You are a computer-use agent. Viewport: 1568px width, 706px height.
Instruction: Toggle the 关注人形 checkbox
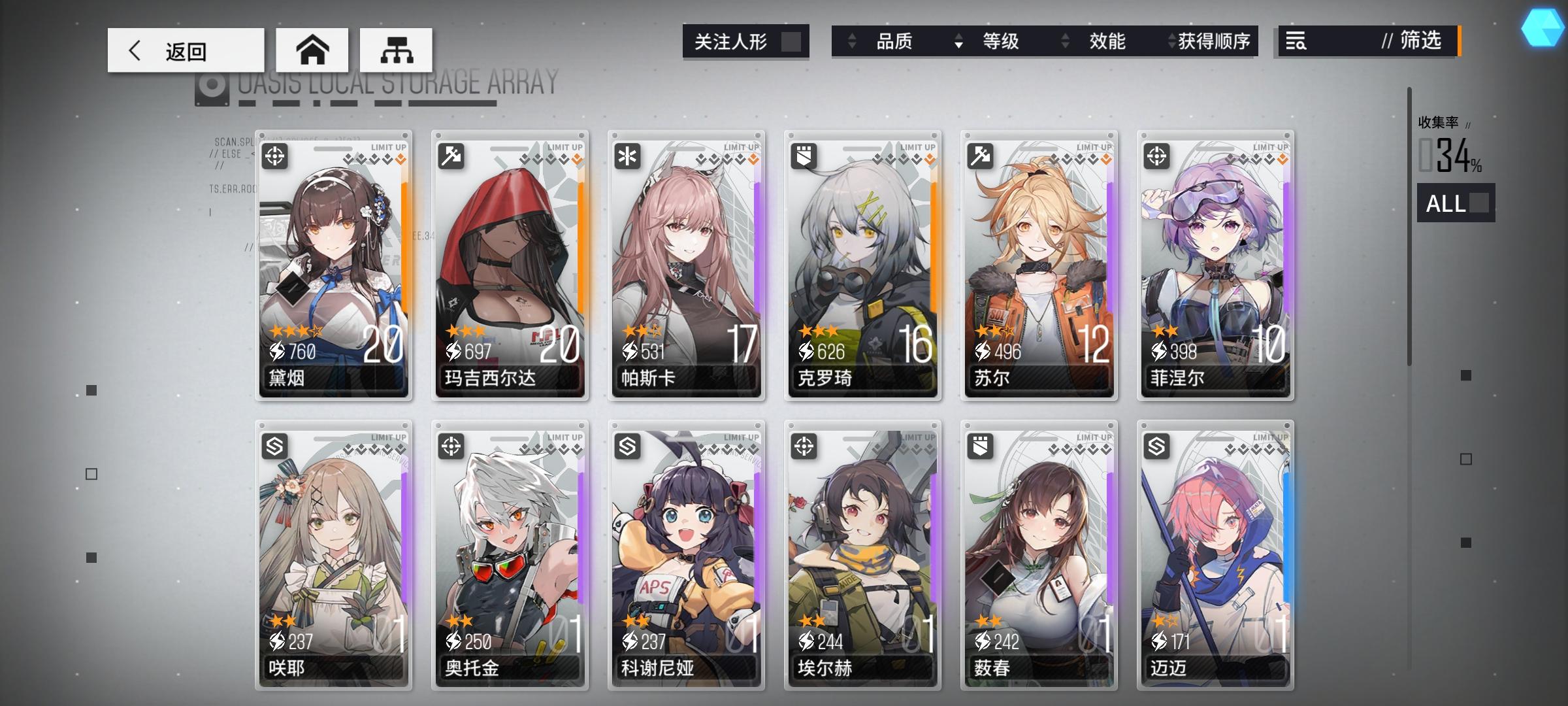point(790,41)
